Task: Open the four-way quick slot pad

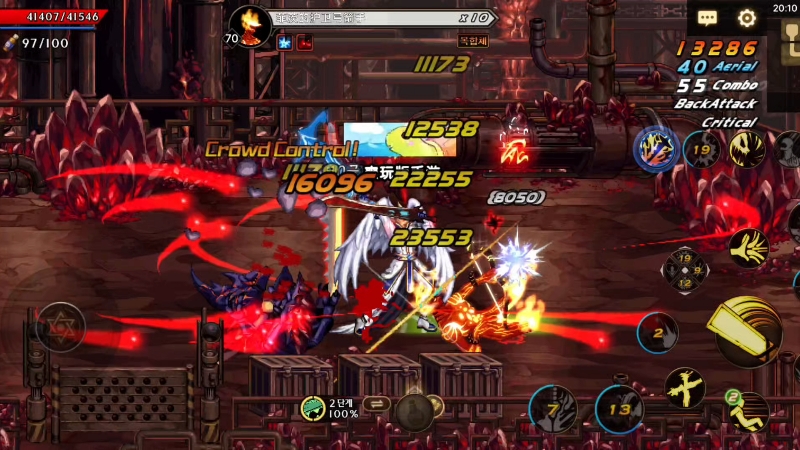Action: (x=686, y=270)
